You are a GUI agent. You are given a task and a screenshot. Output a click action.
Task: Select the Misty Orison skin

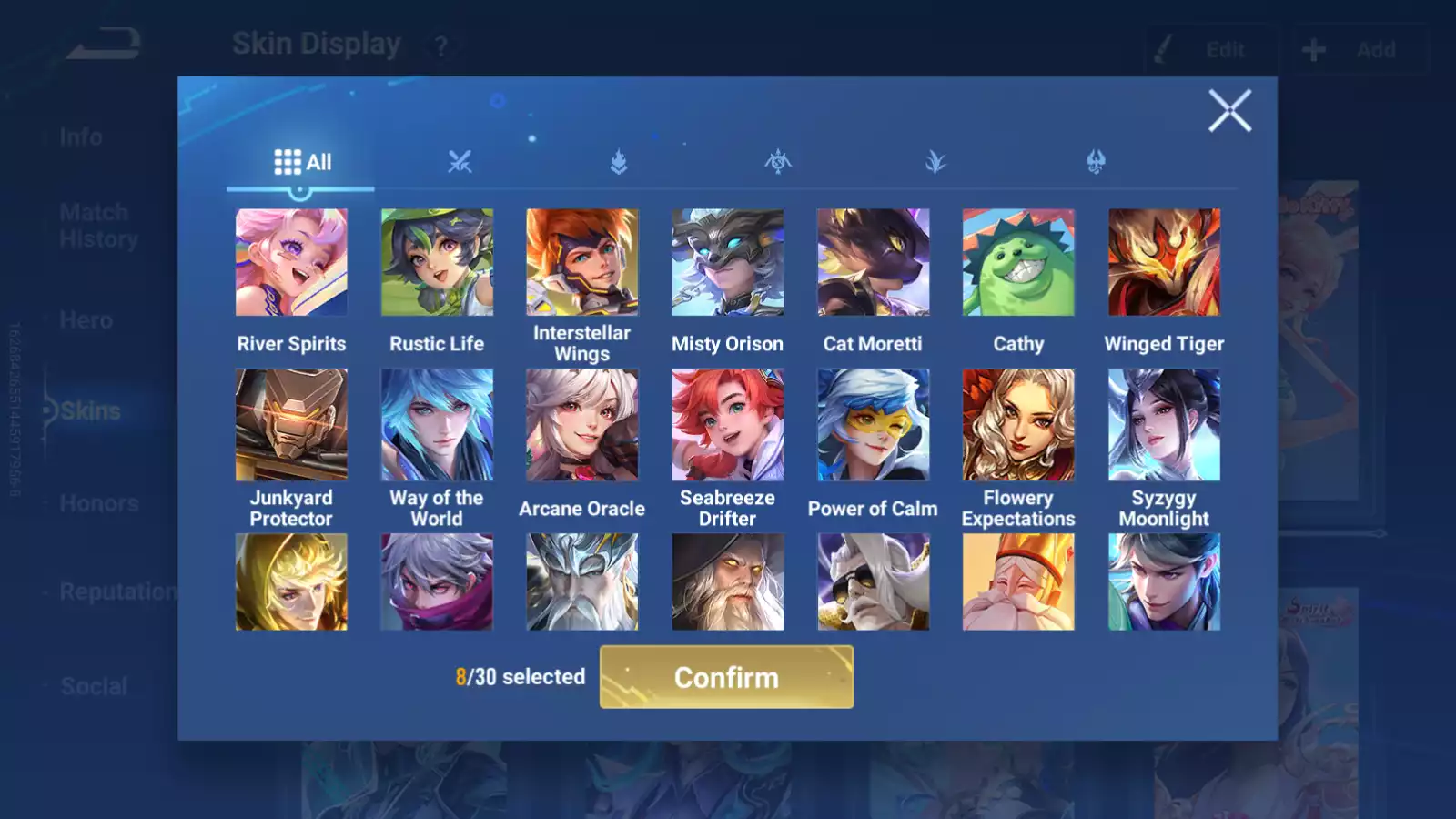[727, 263]
